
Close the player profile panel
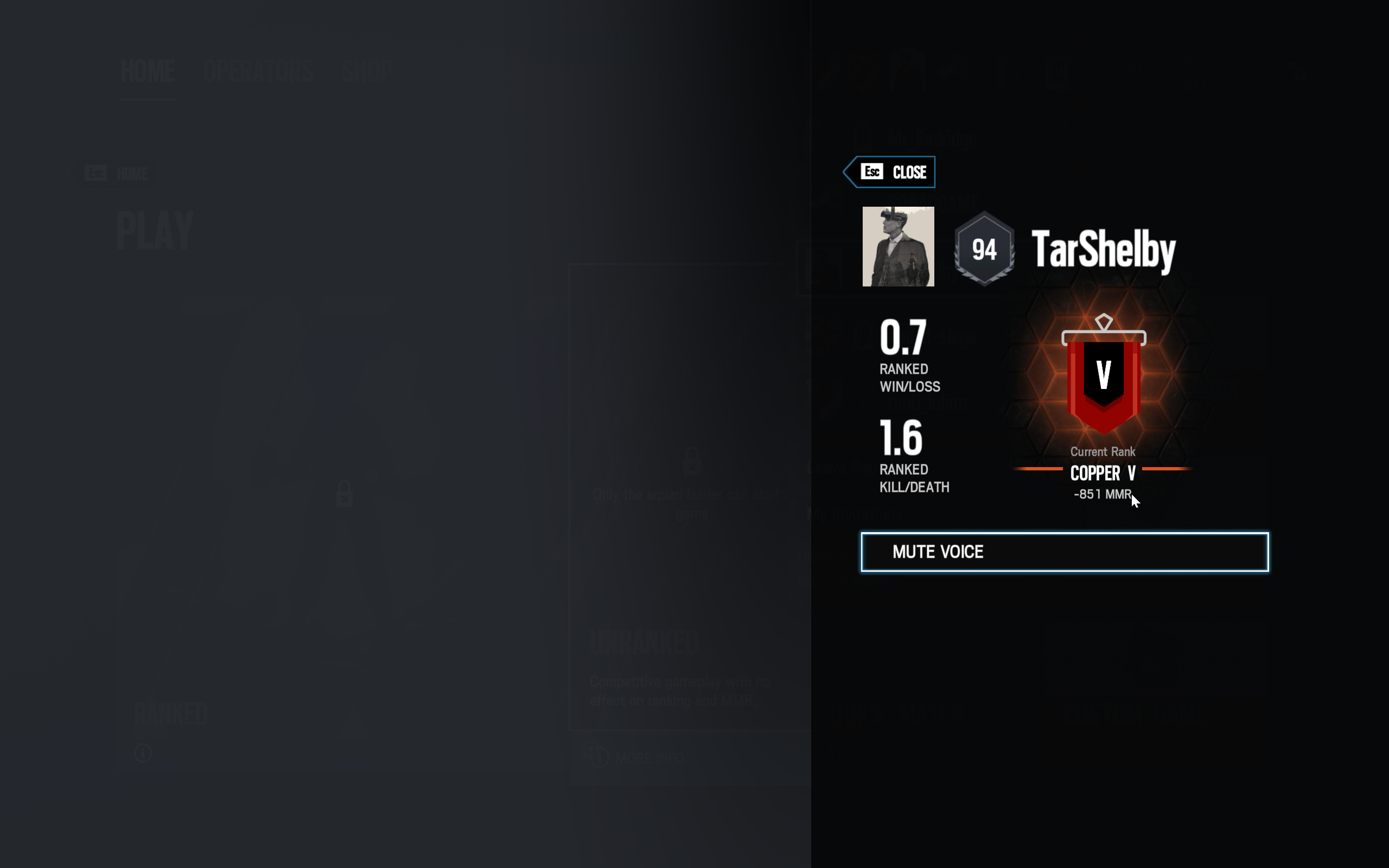[890, 171]
